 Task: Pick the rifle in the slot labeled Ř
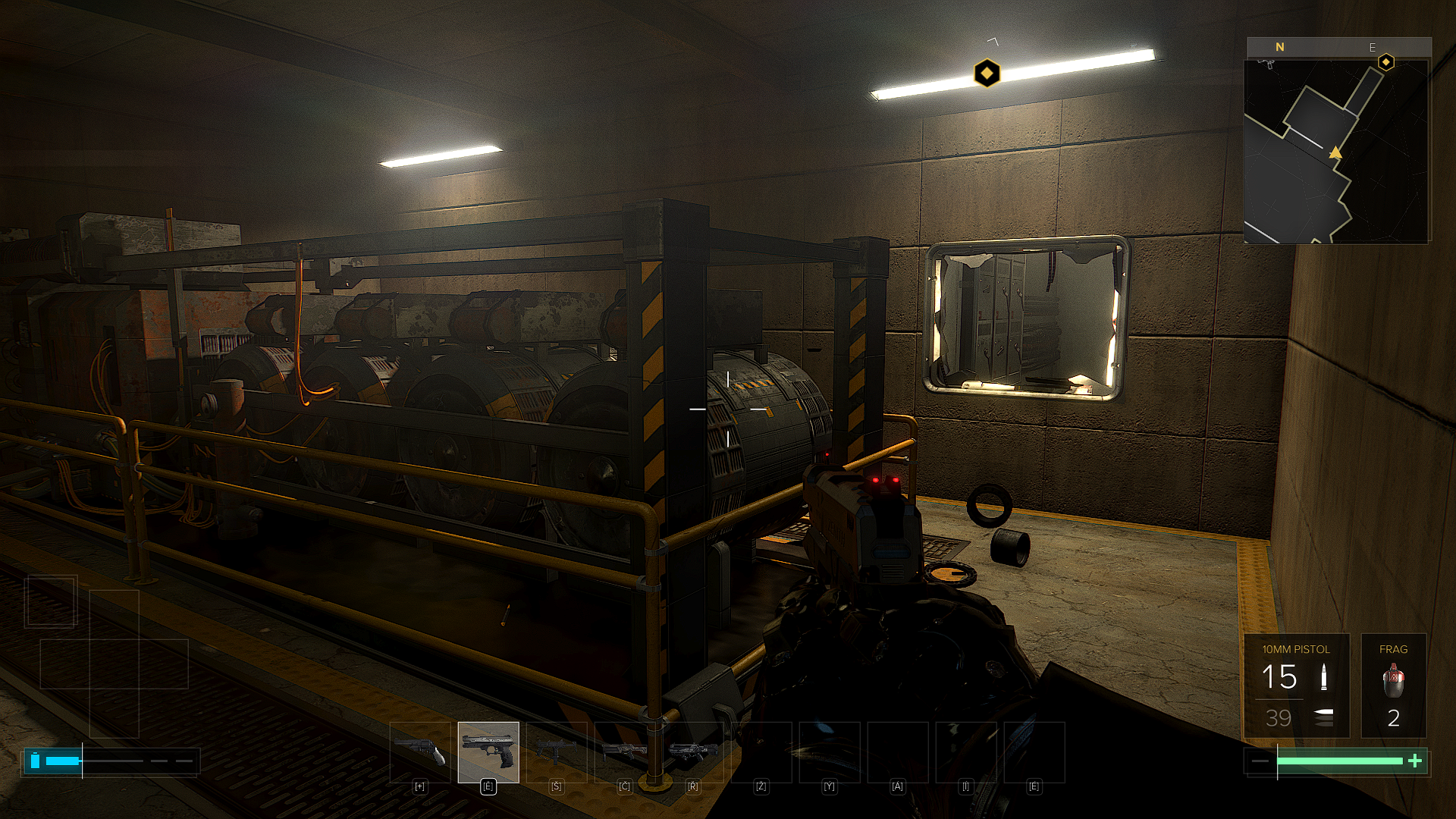tap(693, 752)
